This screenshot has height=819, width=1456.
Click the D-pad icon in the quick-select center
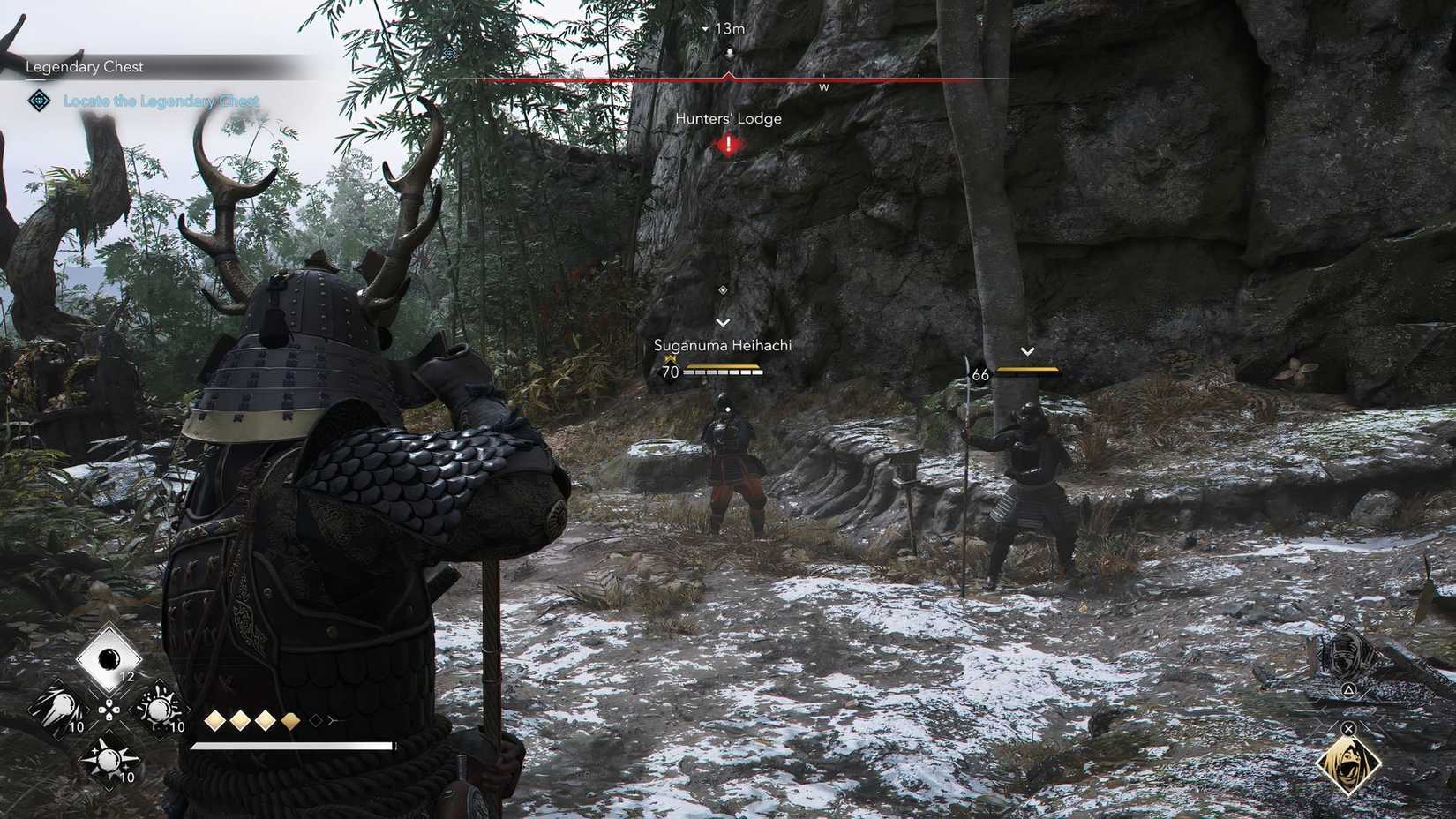(109, 710)
